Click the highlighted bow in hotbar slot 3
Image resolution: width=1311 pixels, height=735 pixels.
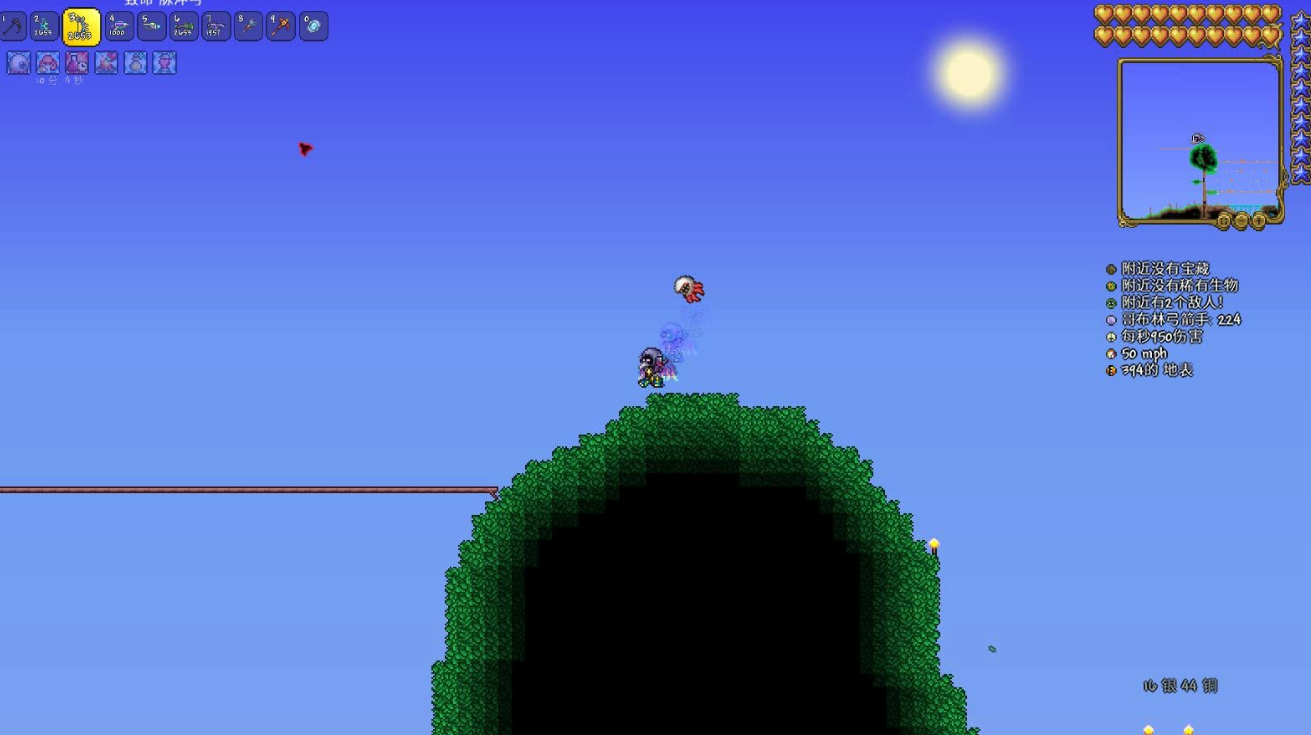(82, 27)
